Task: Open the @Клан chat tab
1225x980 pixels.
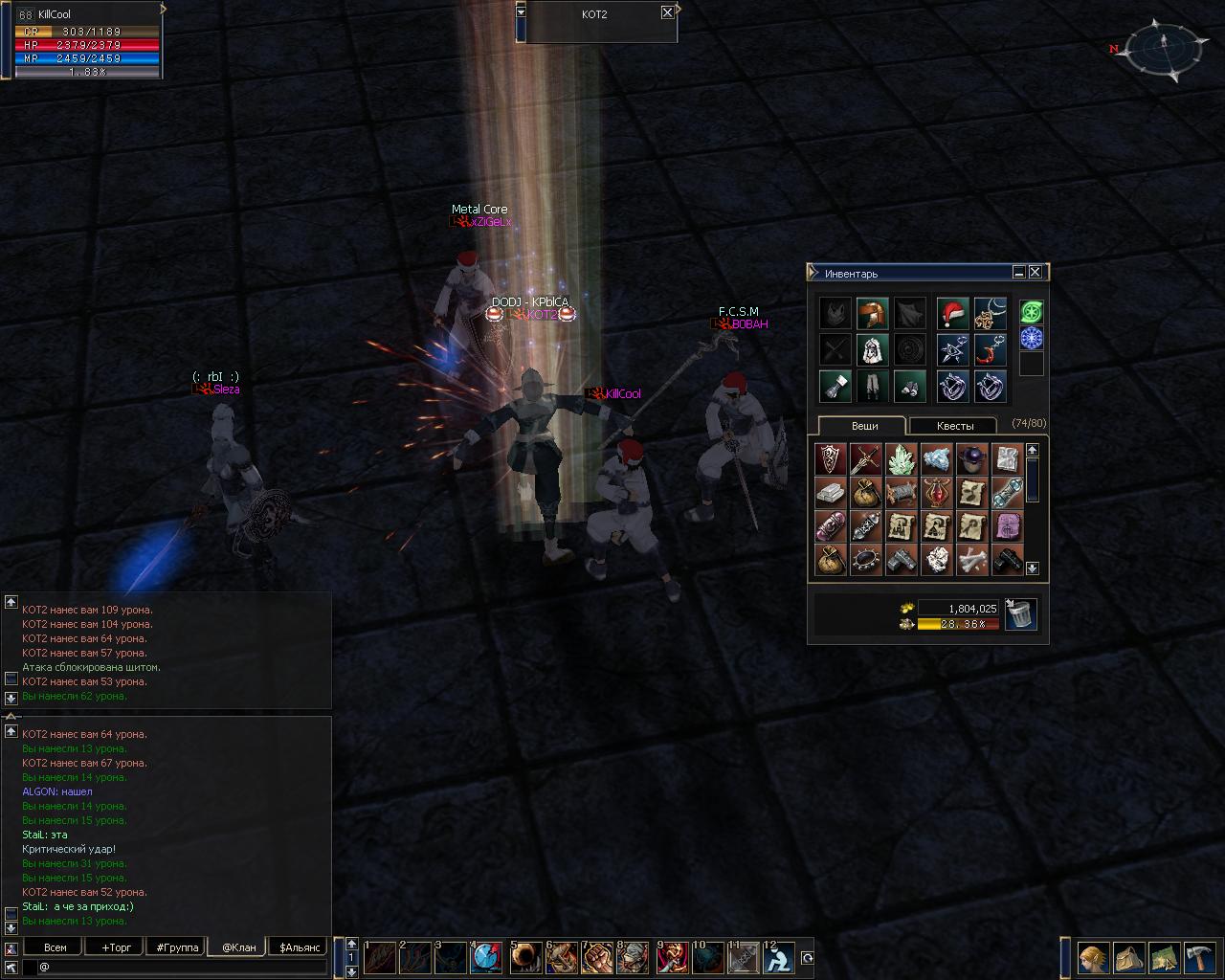Action: 238,947
